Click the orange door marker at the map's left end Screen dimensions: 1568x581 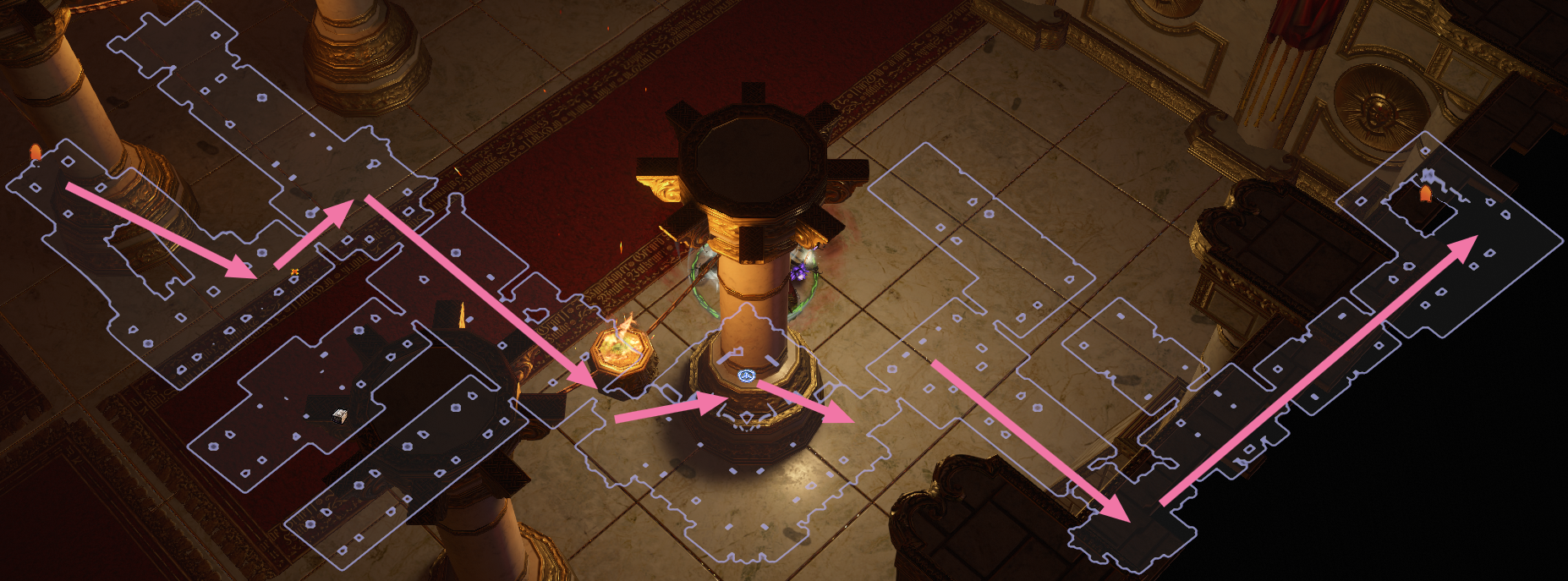(36, 153)
